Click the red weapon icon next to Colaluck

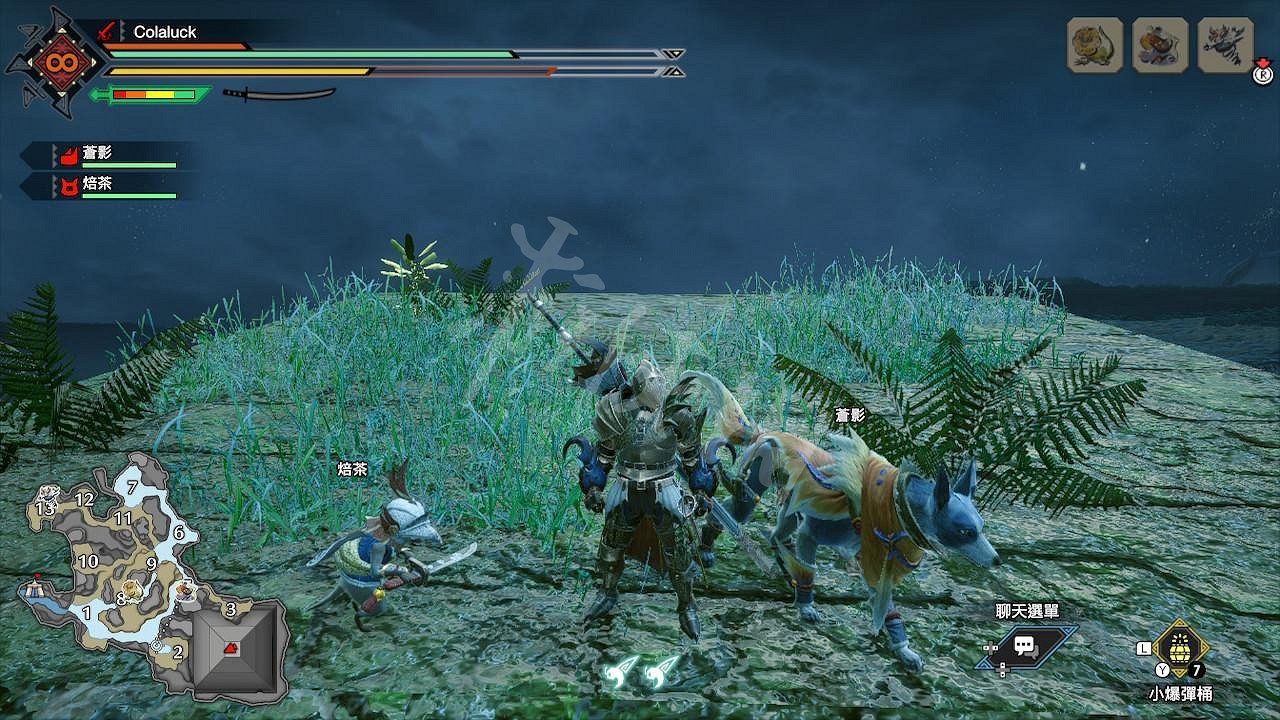point(105,32)
